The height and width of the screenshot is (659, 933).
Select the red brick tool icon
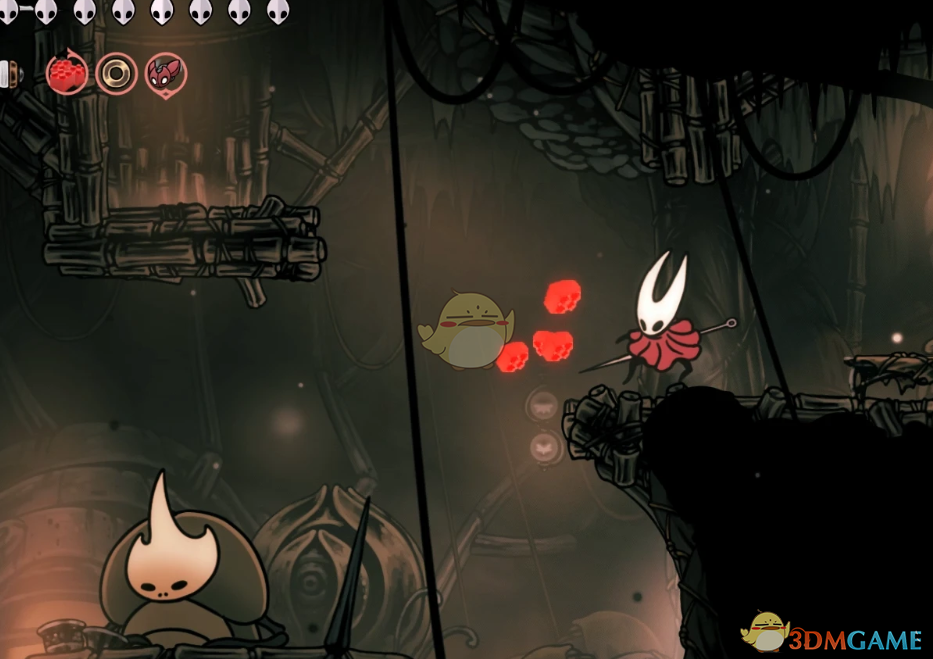tap(66, 74)
